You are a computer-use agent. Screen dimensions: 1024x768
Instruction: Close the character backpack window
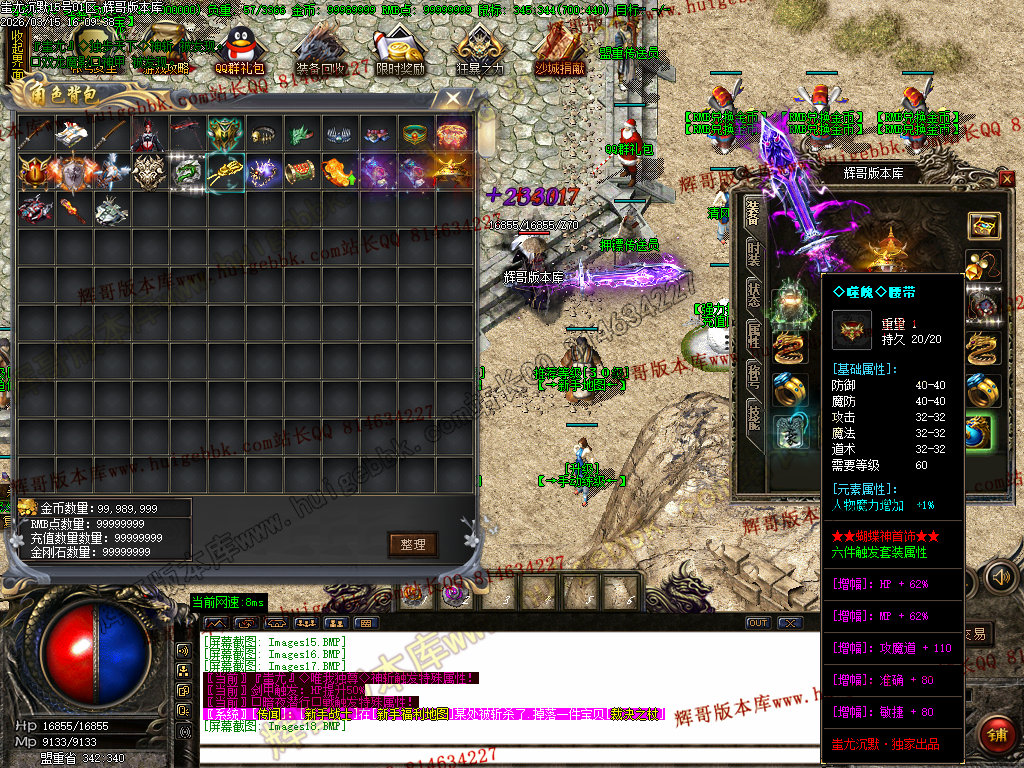[x=453, y=98]
